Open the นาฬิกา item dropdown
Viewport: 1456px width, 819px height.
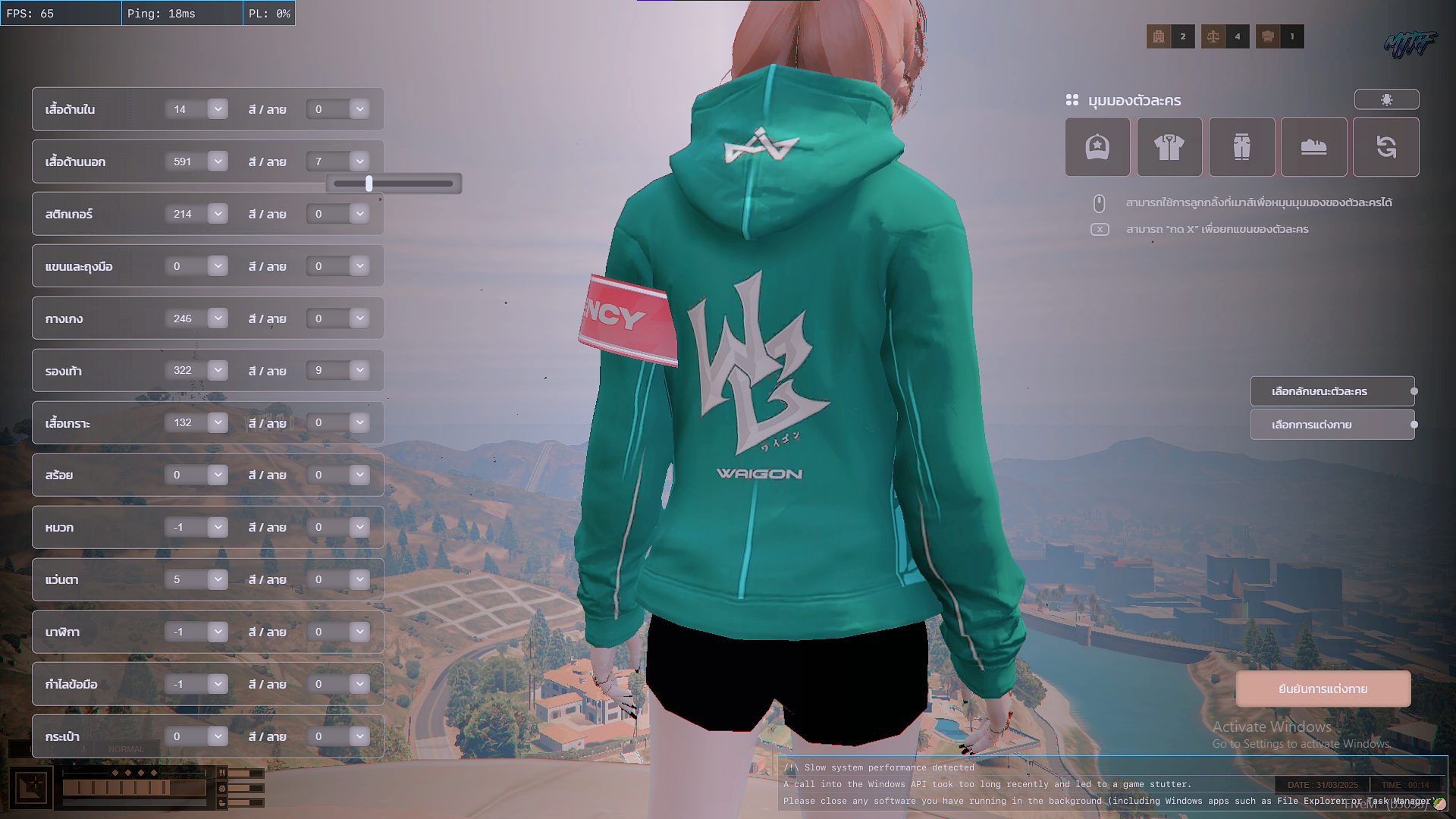coord(218,632)
